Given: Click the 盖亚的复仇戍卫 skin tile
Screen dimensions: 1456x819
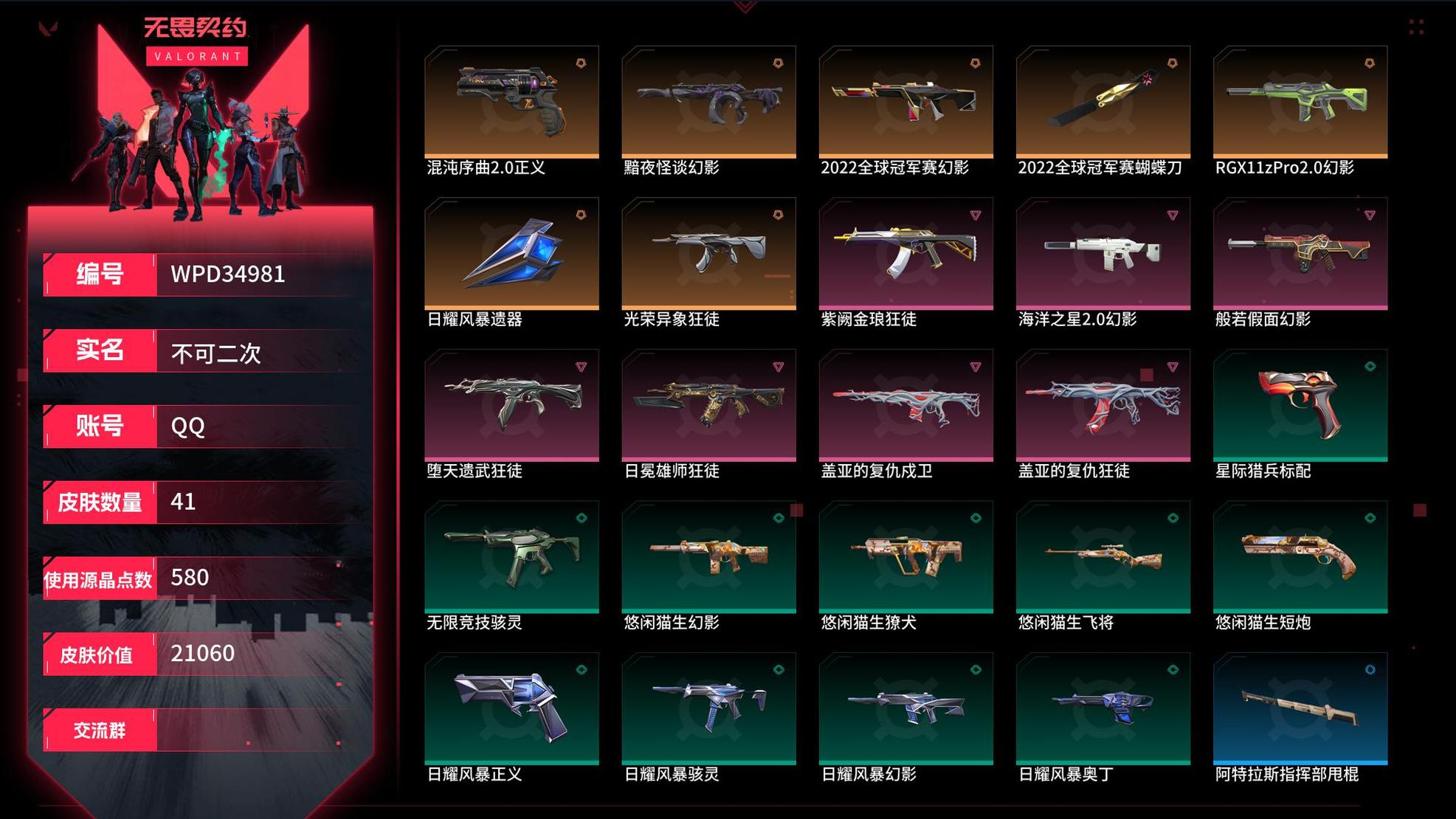Looking at the screenshot, I should 905,405.
